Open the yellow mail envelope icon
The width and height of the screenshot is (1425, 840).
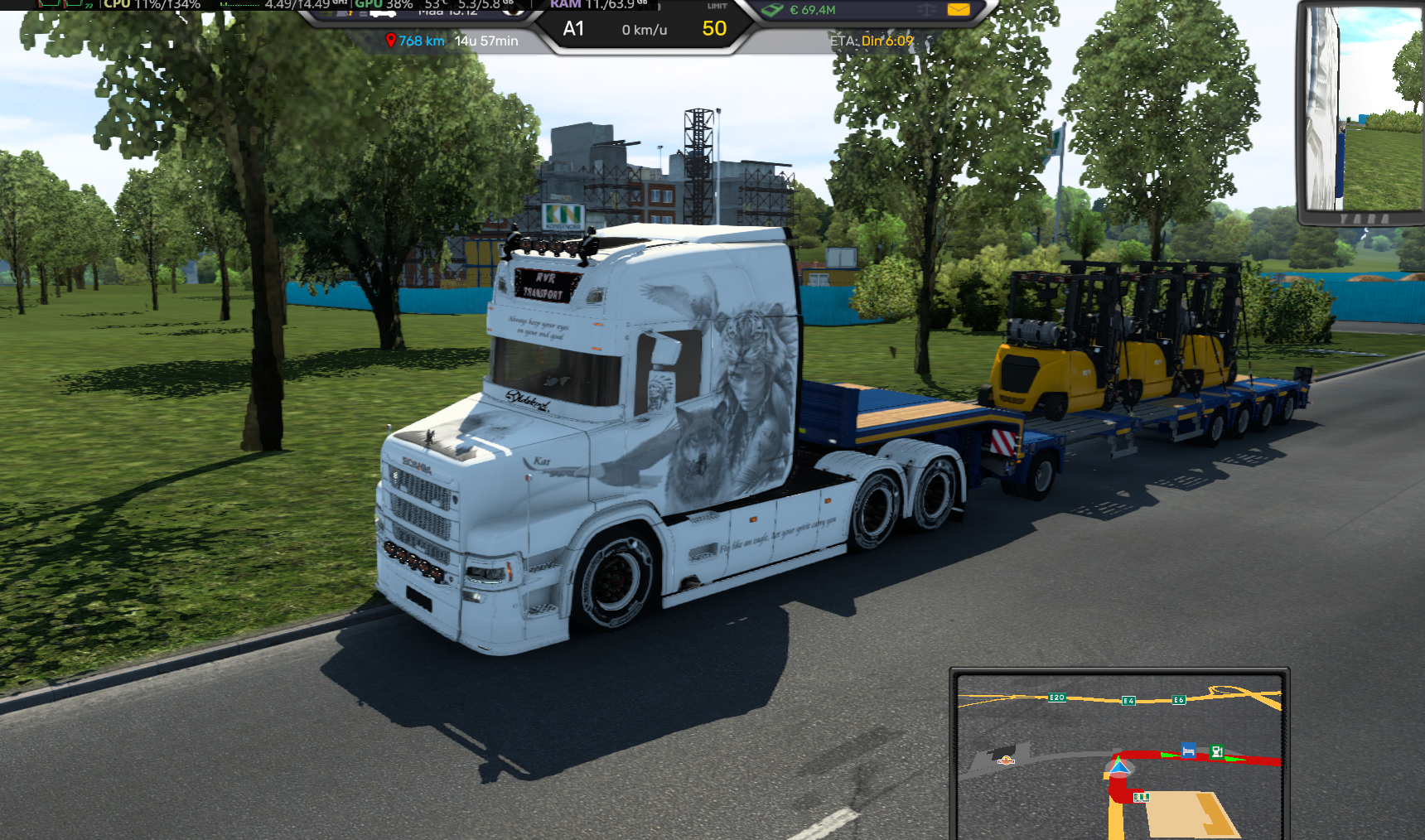point(958,10)
